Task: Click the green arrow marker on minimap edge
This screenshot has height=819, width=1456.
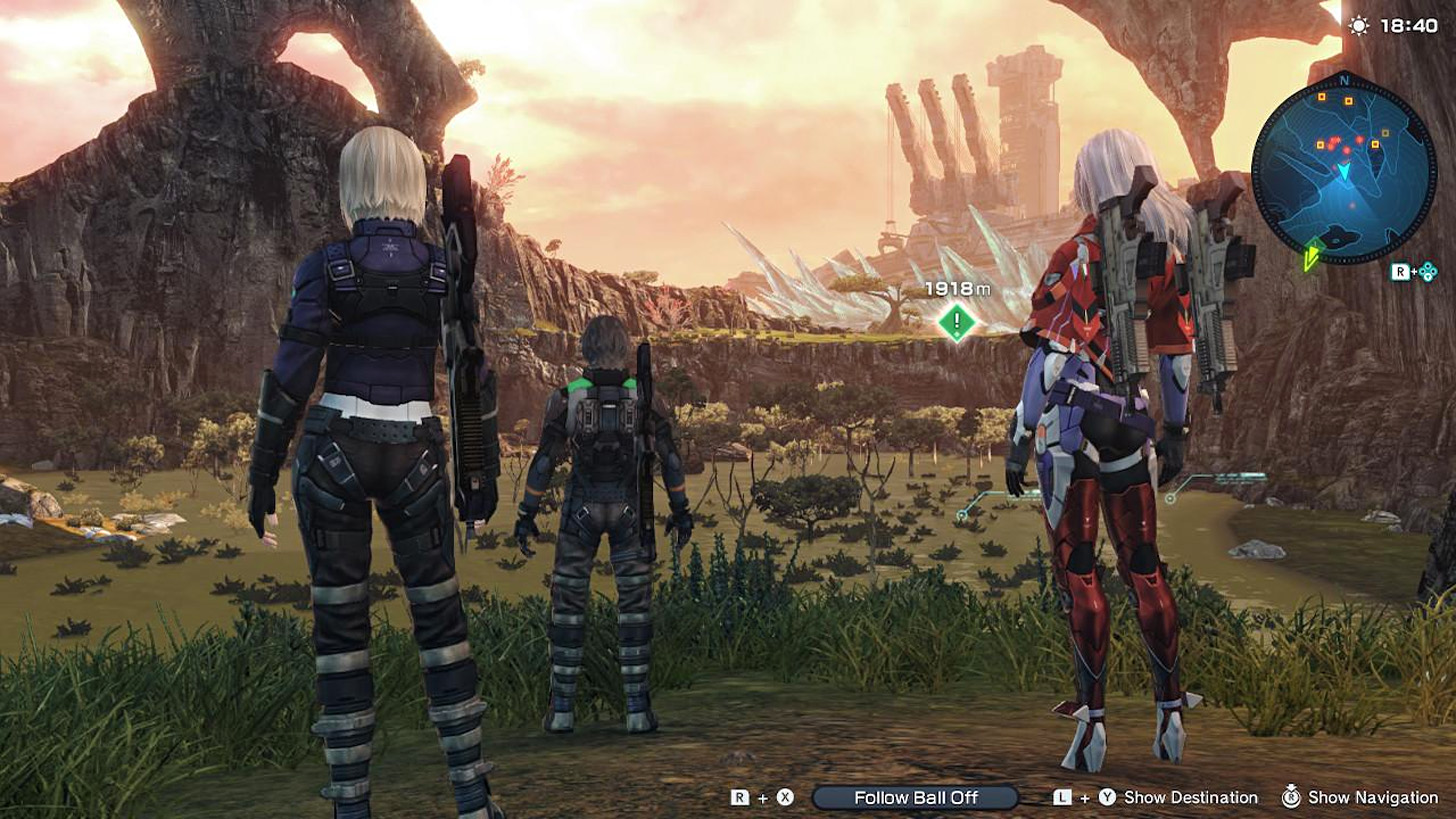Action: click(x=1311, y=257)
